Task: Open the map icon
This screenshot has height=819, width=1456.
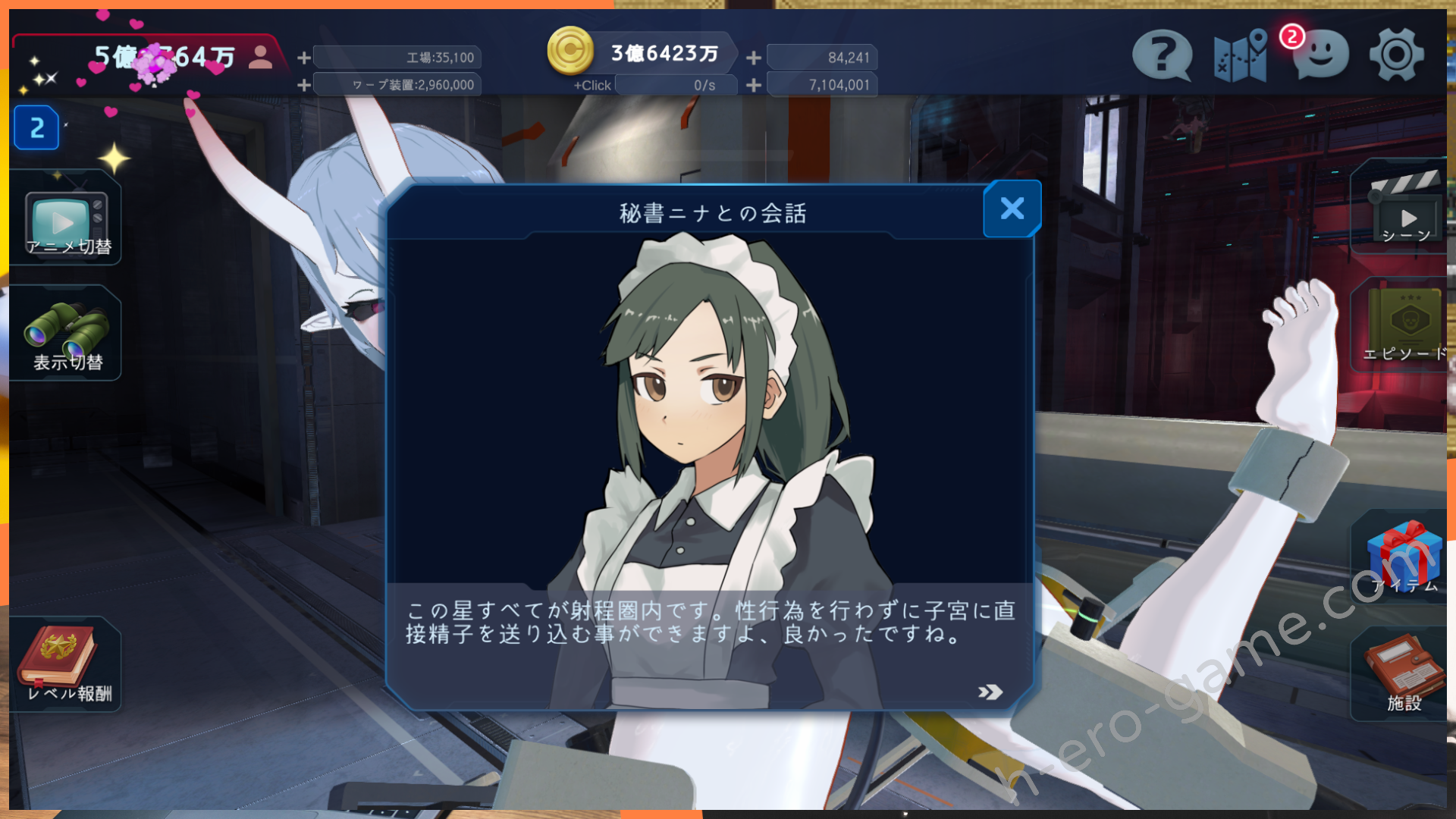Action: [1240, 55]
